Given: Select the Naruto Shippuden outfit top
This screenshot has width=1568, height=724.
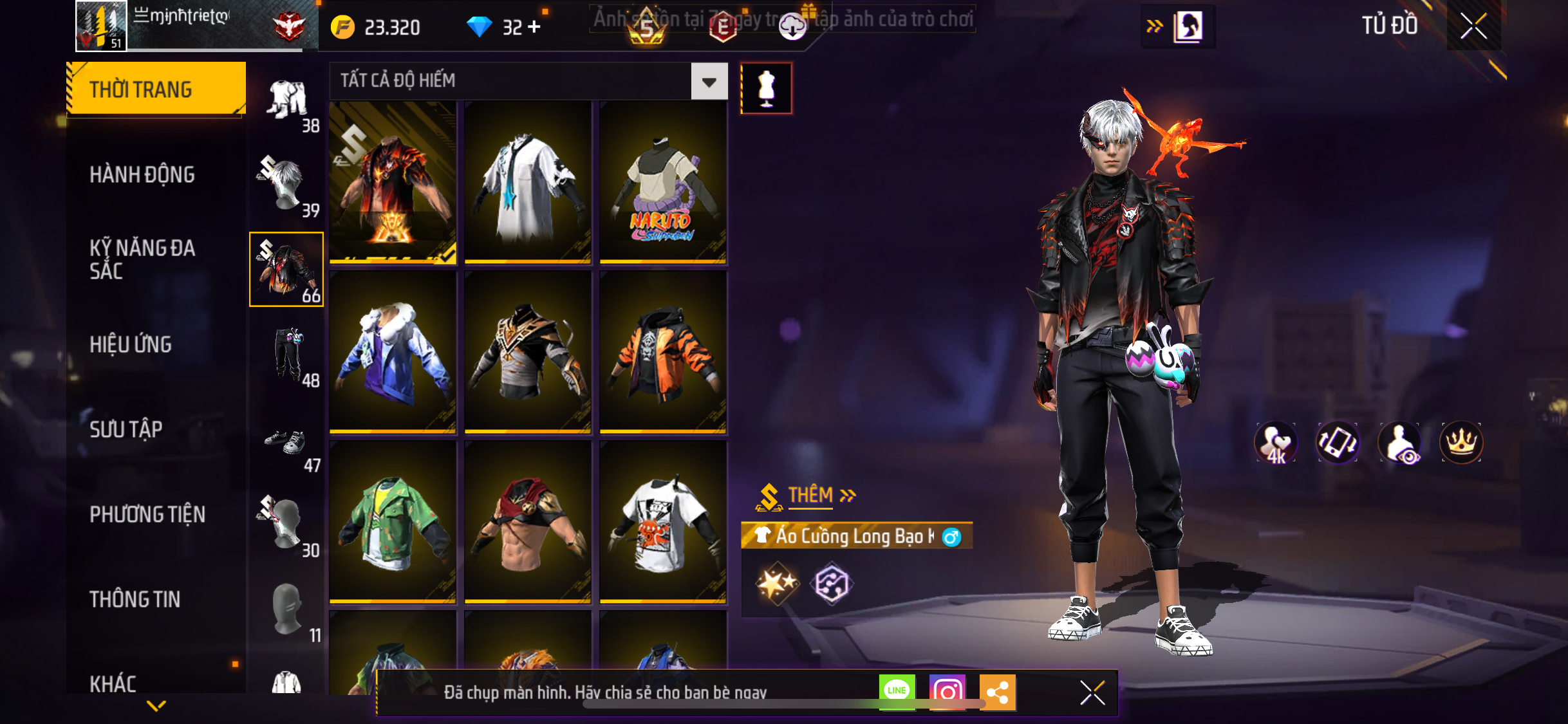Looking at the screenshot, I should (662, 182).
